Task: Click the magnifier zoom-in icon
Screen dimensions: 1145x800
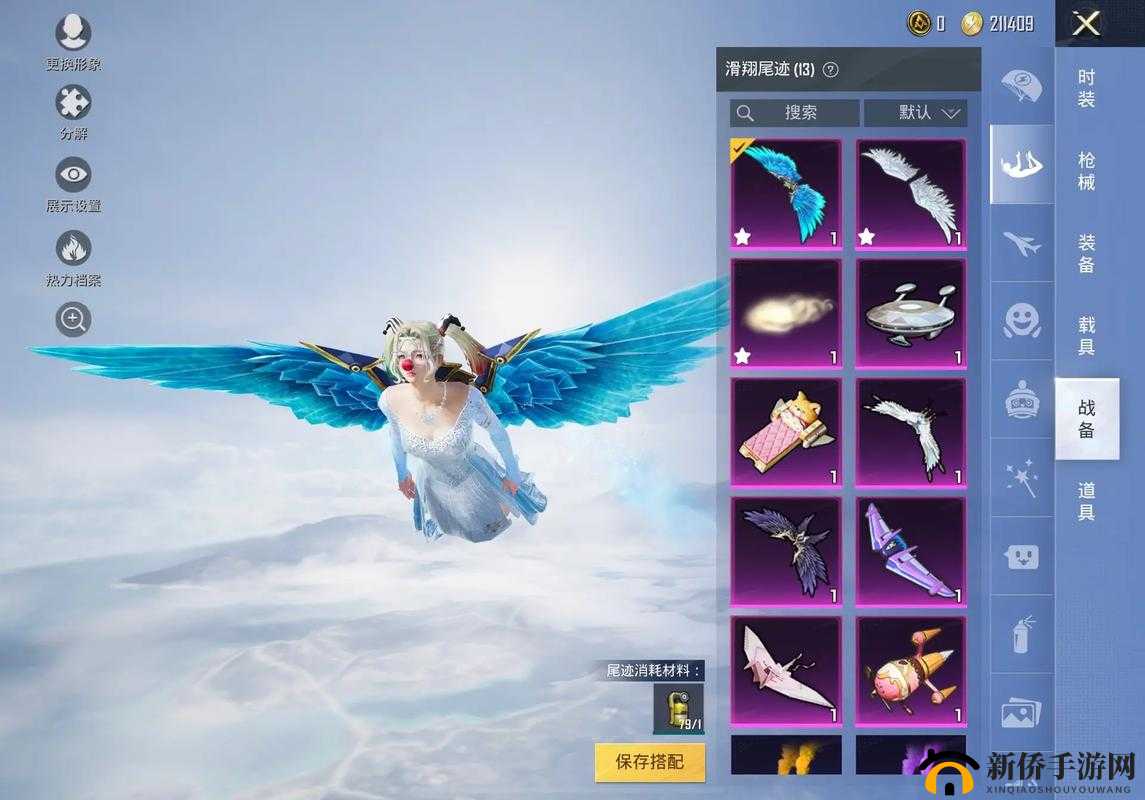Action: point(73,320)
